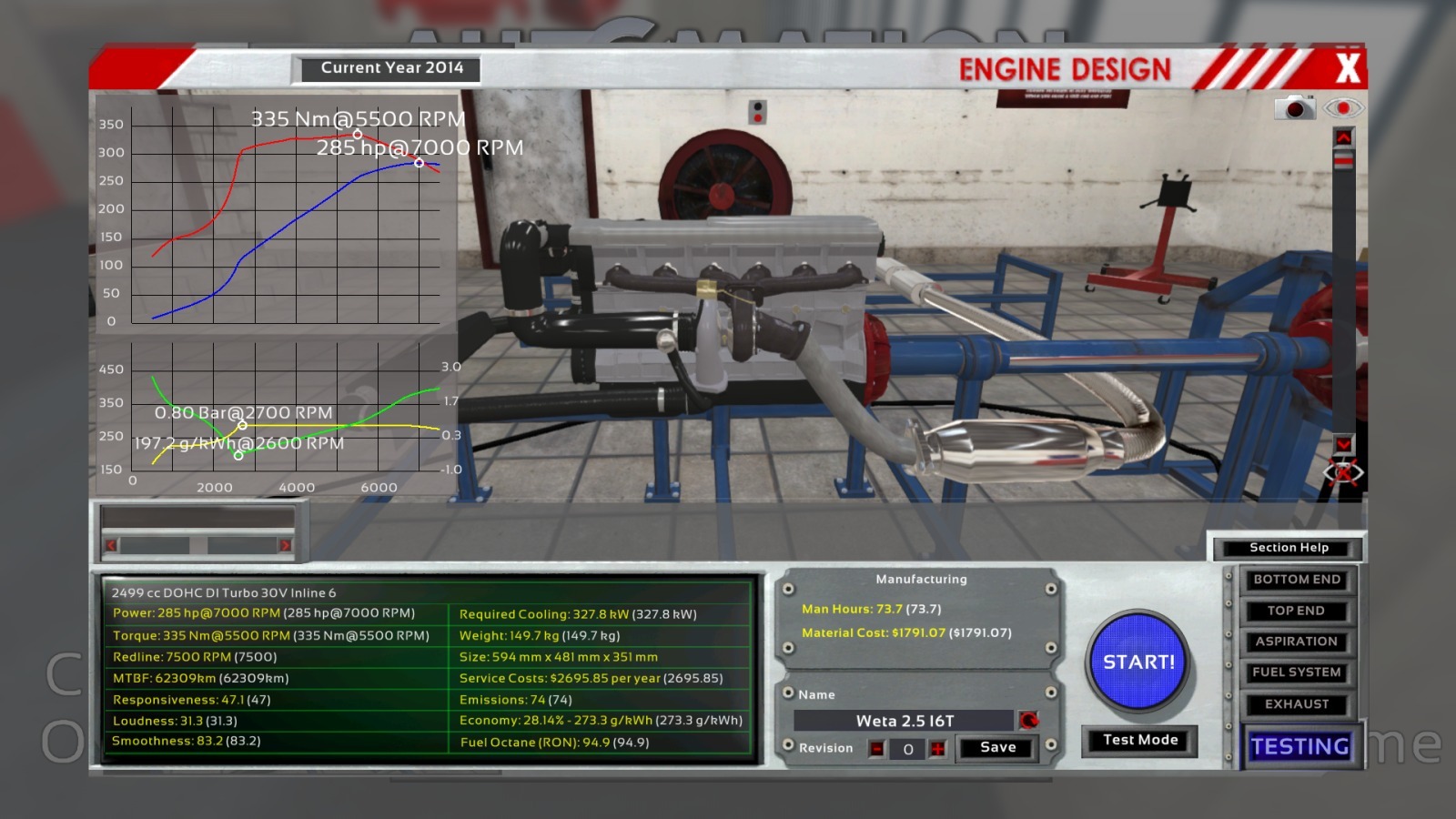Click the up arrow on the vertical slider

(1343, 136)
